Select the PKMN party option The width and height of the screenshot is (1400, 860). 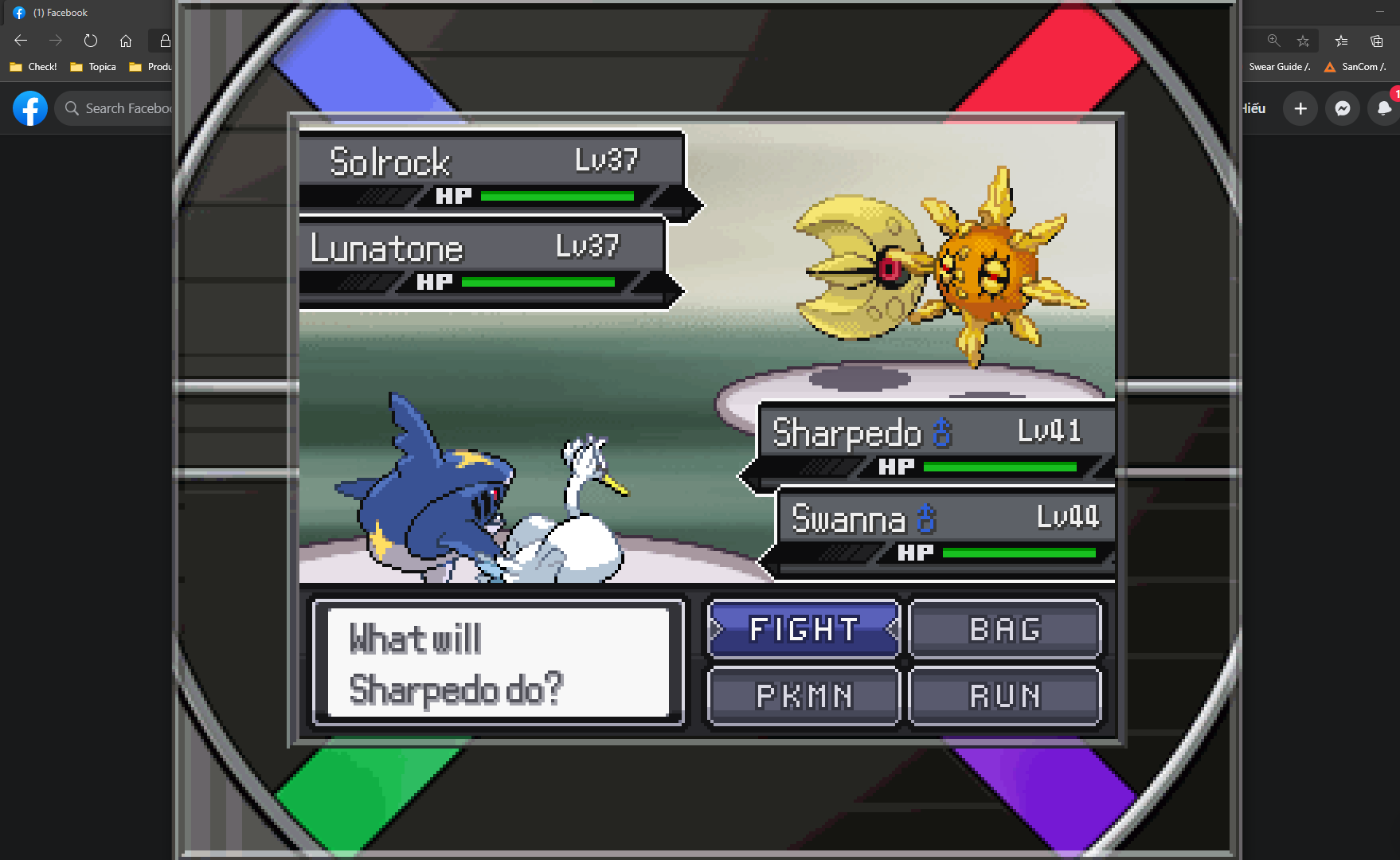(x=804, y=696)
